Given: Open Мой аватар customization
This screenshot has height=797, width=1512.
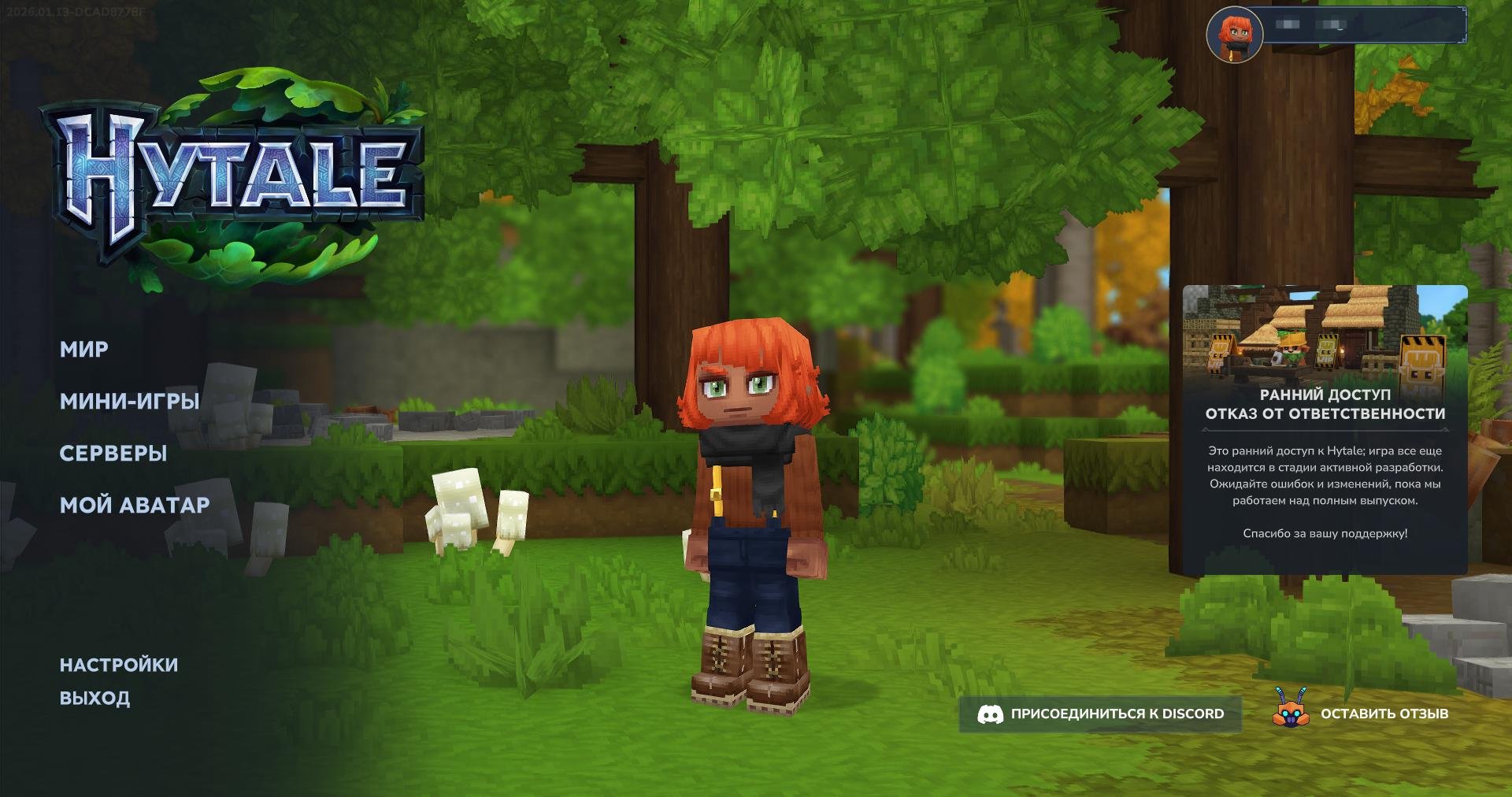Looking at the screenshot, I should (x=135, y=506).
